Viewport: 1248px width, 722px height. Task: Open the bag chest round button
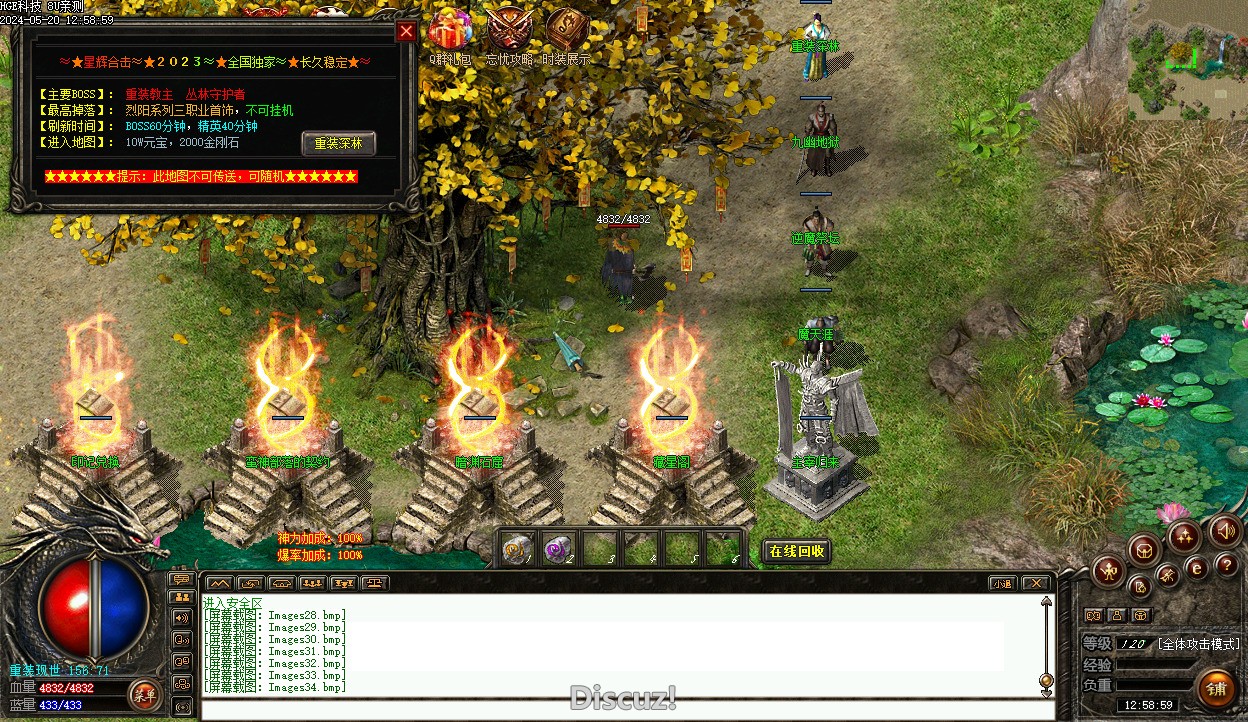[x=1143, y=548]
